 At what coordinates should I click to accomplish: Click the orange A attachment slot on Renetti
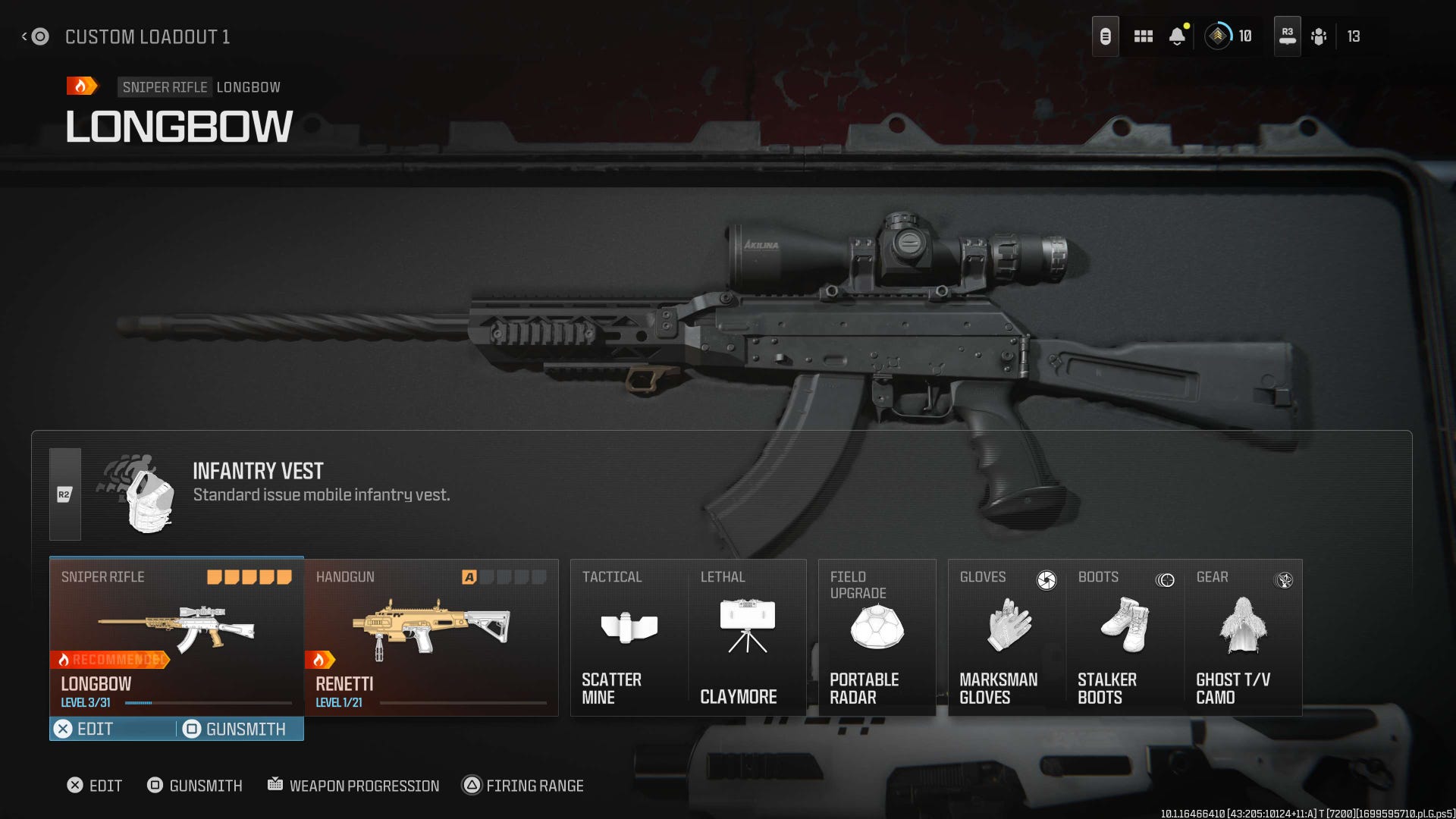(470, 577)
